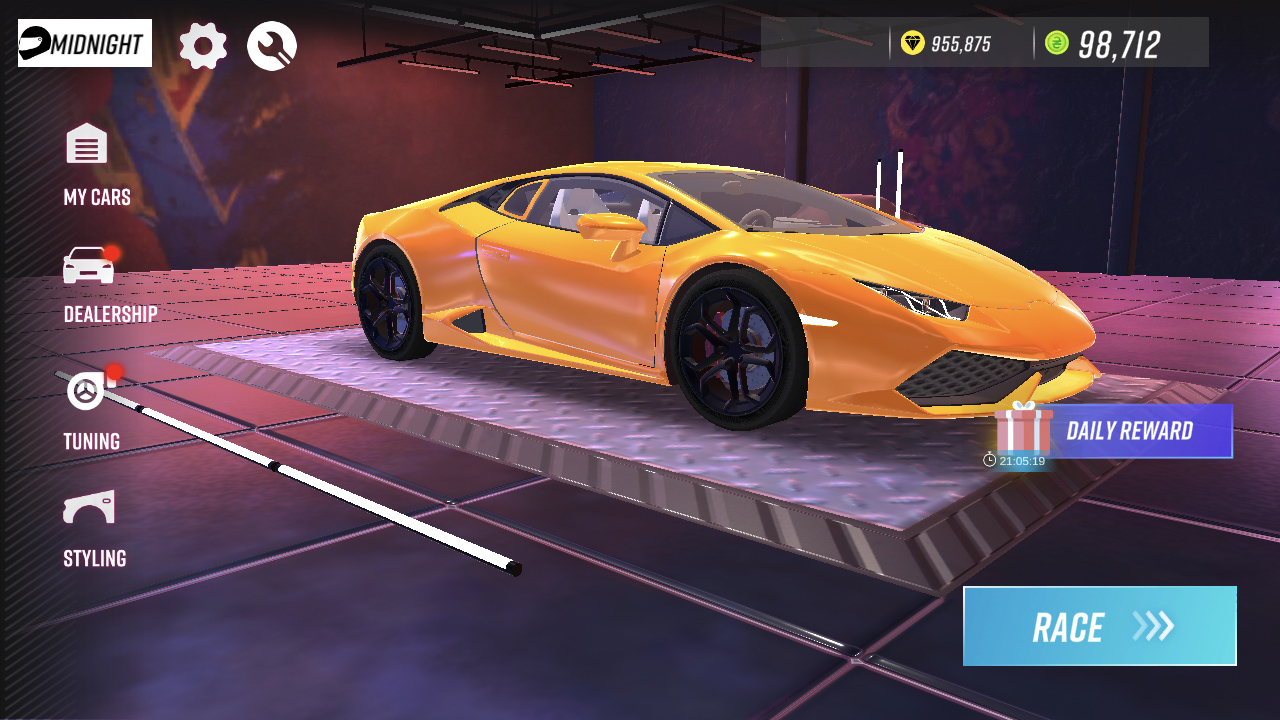This screenshot has height=720, width=1280.
Task: Click the green cash currency icon
Action: tap(1059, 42)
